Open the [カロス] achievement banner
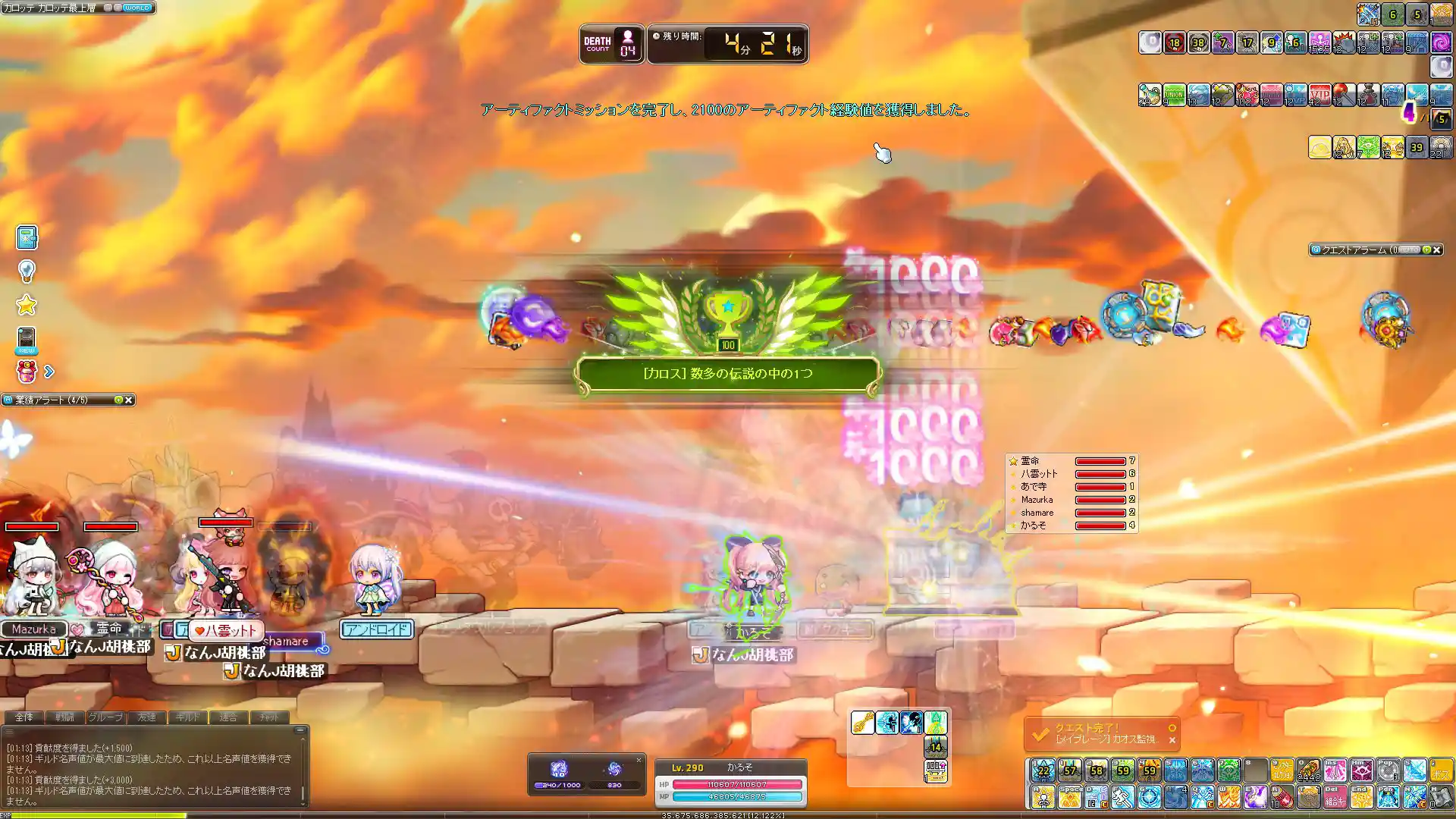 point(728,374)
